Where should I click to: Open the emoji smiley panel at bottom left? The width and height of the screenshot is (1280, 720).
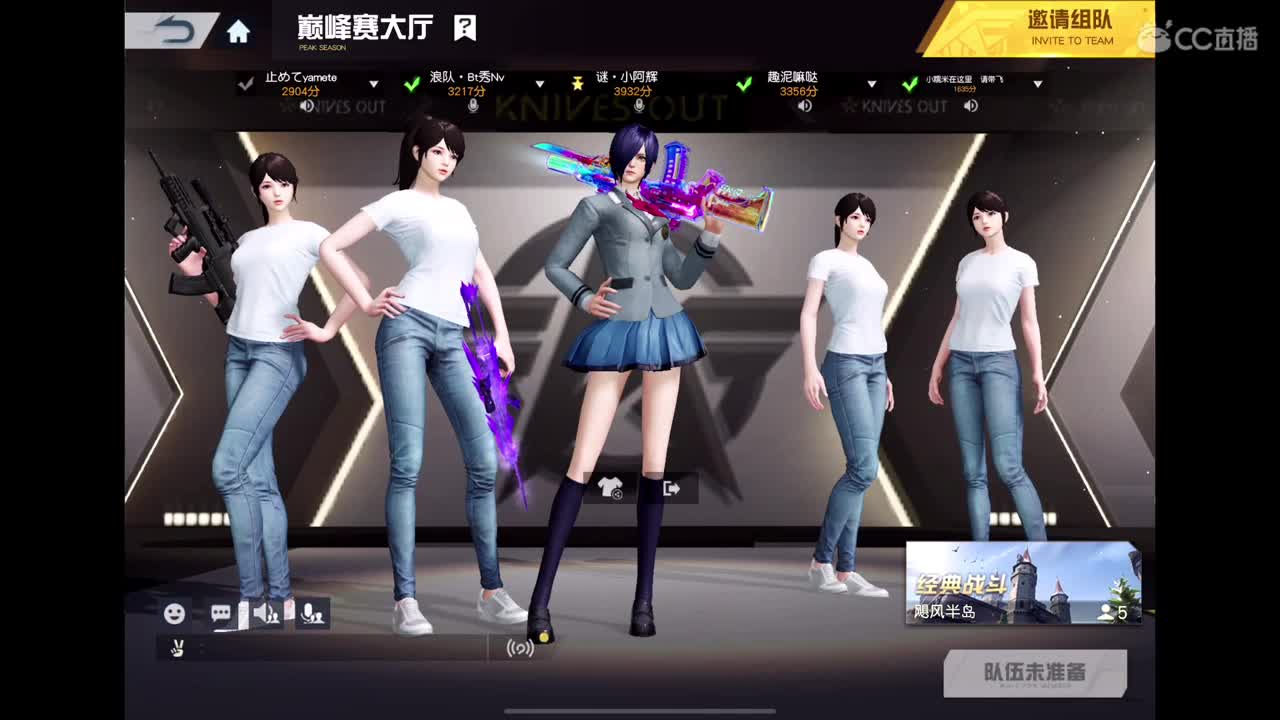tap(177, 613)
